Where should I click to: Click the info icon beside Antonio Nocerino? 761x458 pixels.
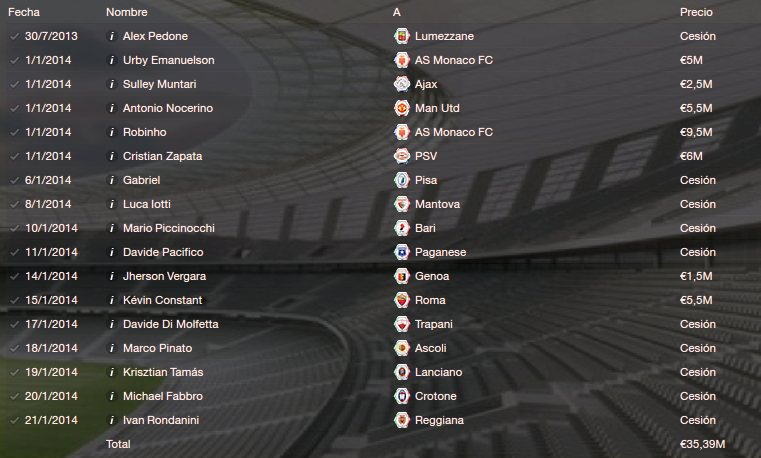pos(111,108)
